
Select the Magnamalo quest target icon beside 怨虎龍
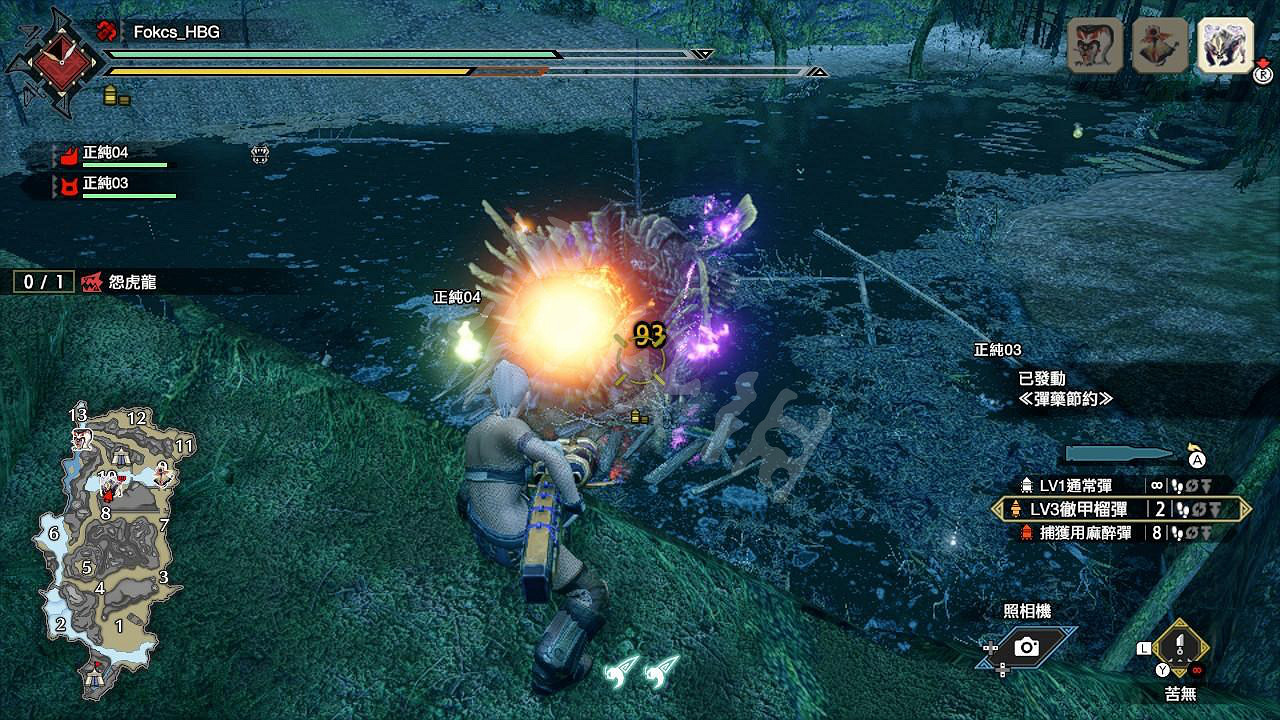click(94, 282)
